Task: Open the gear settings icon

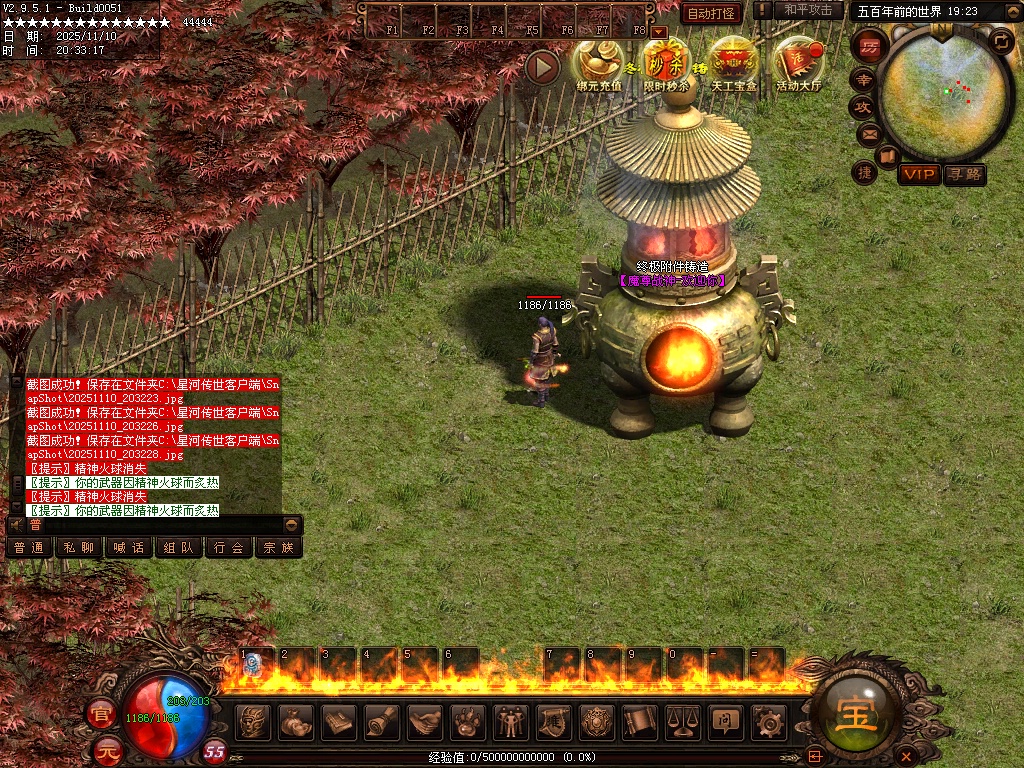Action: tap(768, 721)
